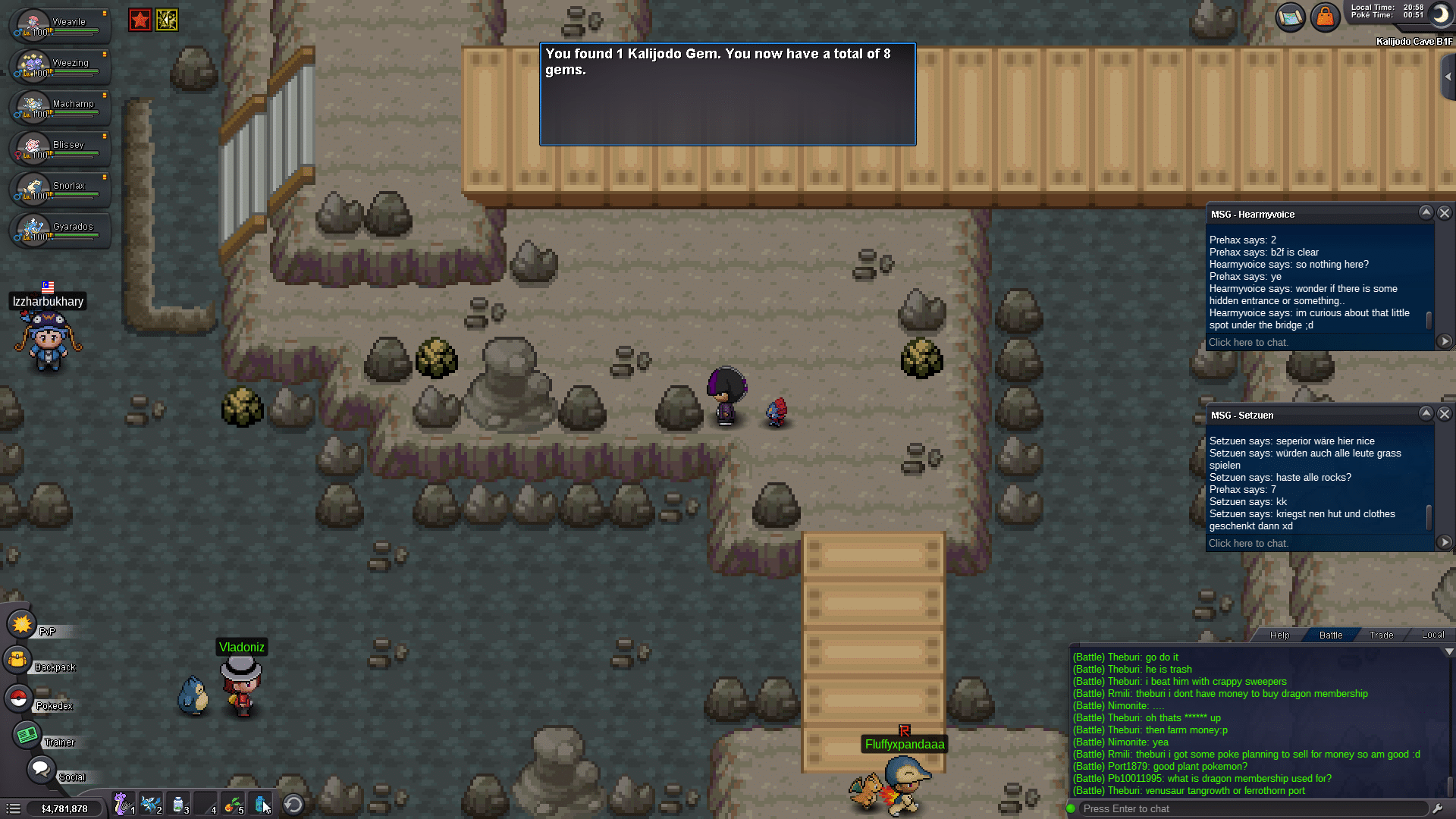
Task: Open the Social panel
Action: click(40, 769)
